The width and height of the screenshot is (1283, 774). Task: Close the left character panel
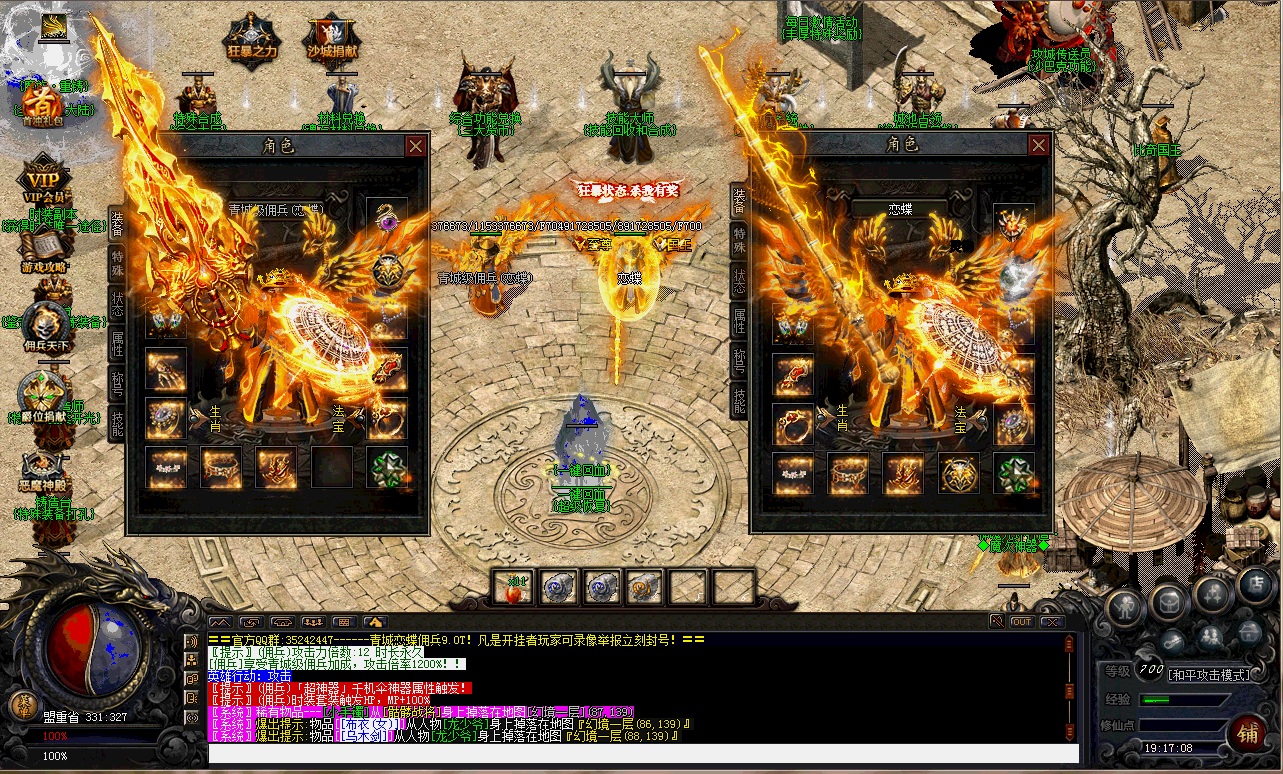click(415, 146)
